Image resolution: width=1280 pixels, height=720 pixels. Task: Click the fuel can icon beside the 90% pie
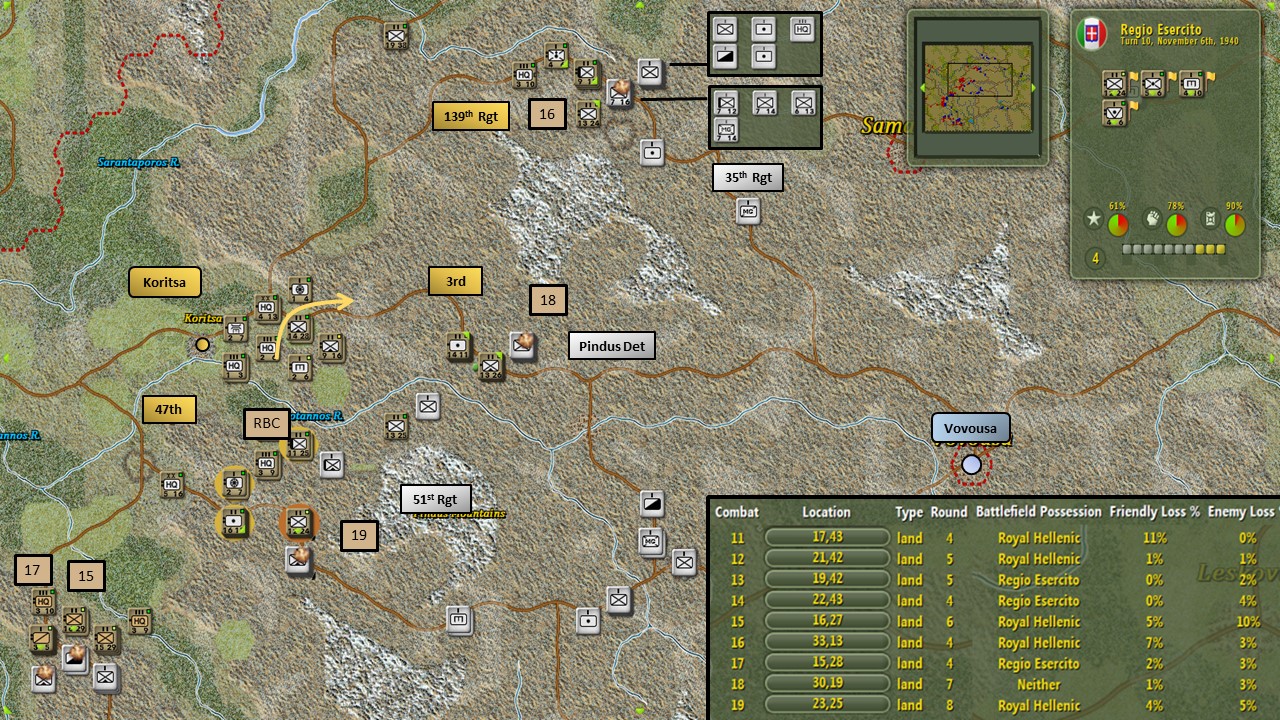click(1210, 218)
